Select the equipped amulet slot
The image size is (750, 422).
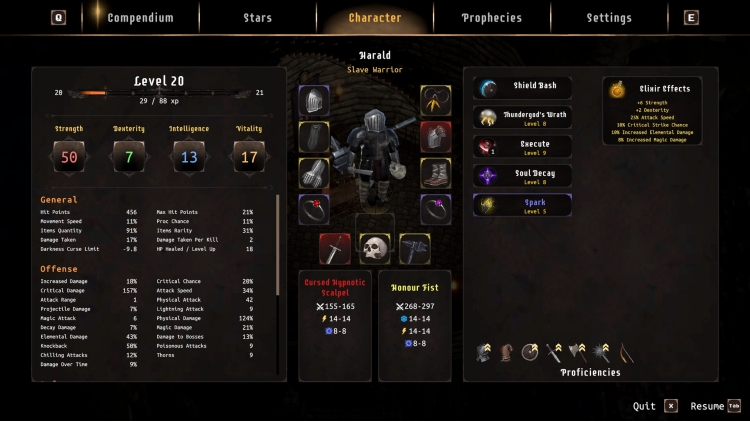pos(435,100)
